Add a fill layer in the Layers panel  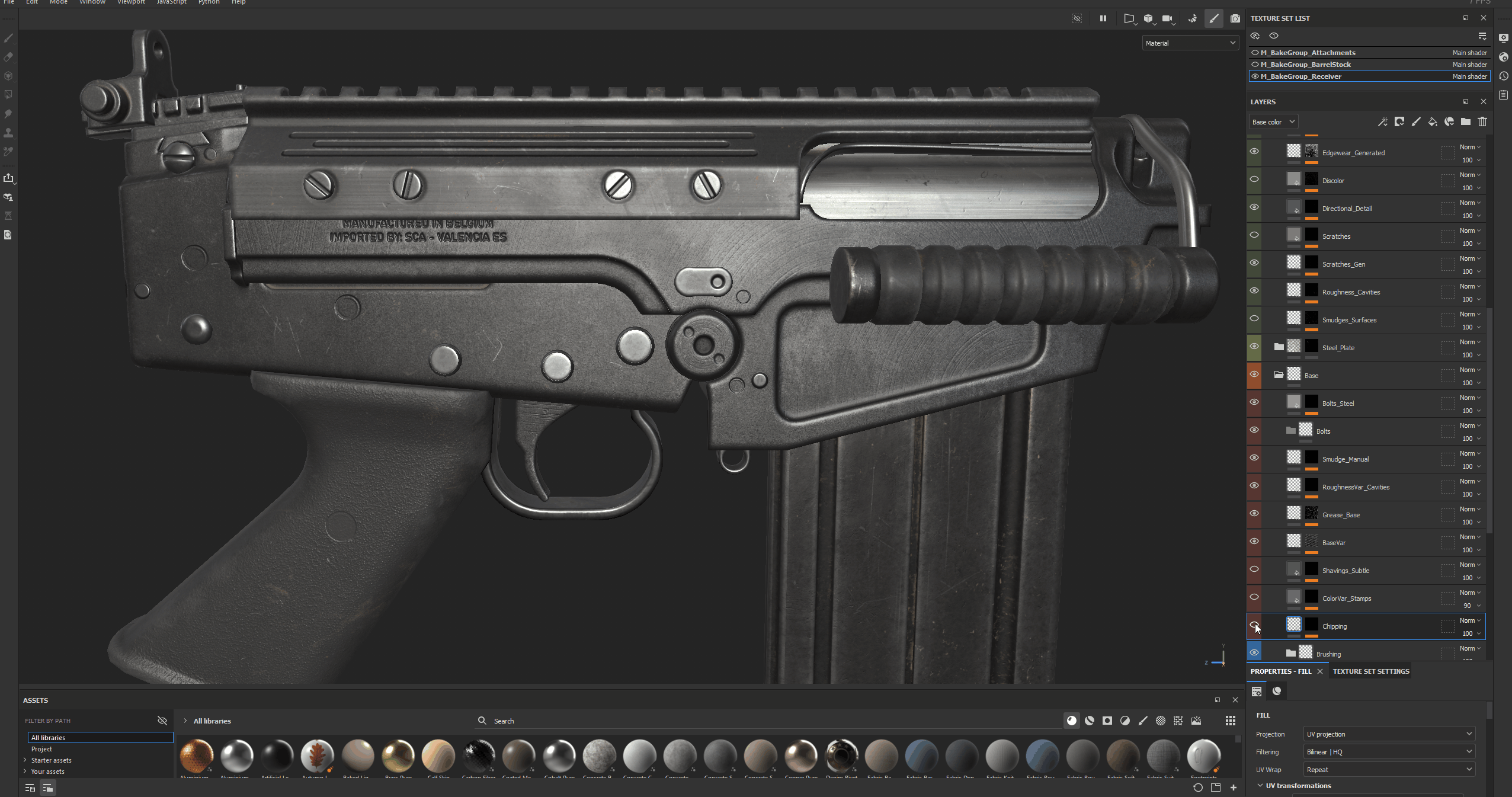click(1433, 121)
